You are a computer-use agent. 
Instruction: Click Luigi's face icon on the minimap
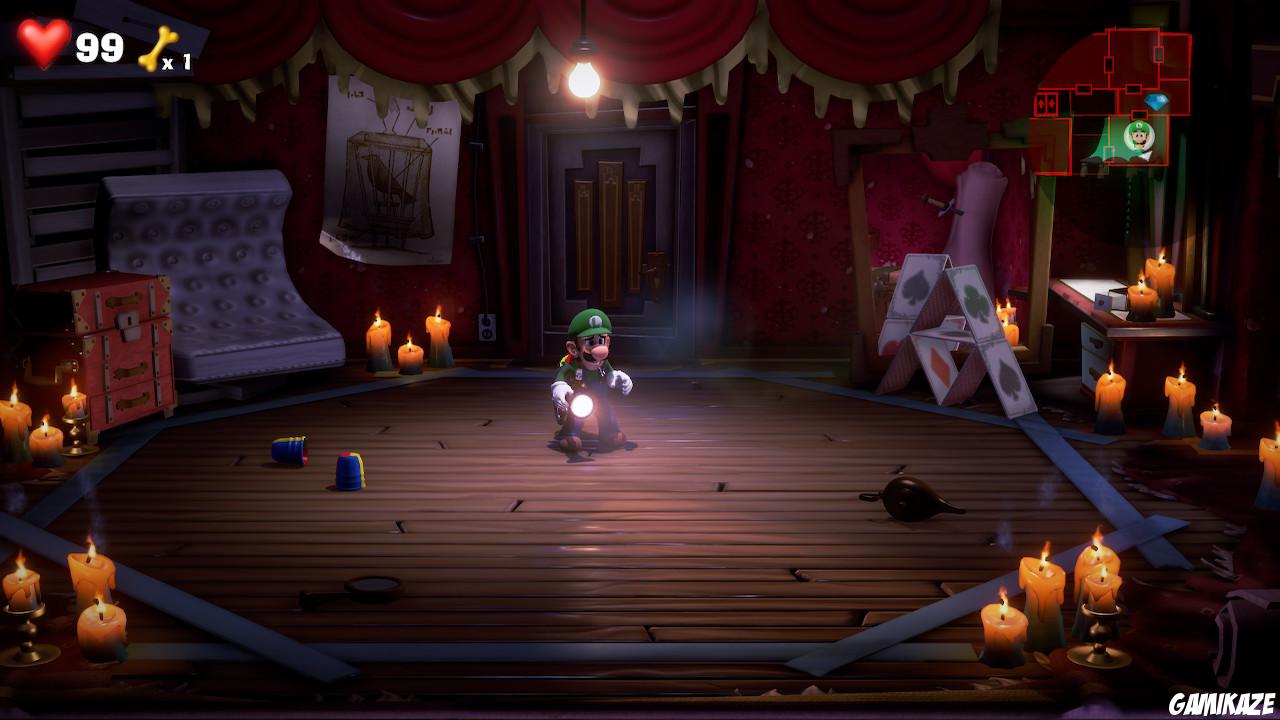[1140, 135]
